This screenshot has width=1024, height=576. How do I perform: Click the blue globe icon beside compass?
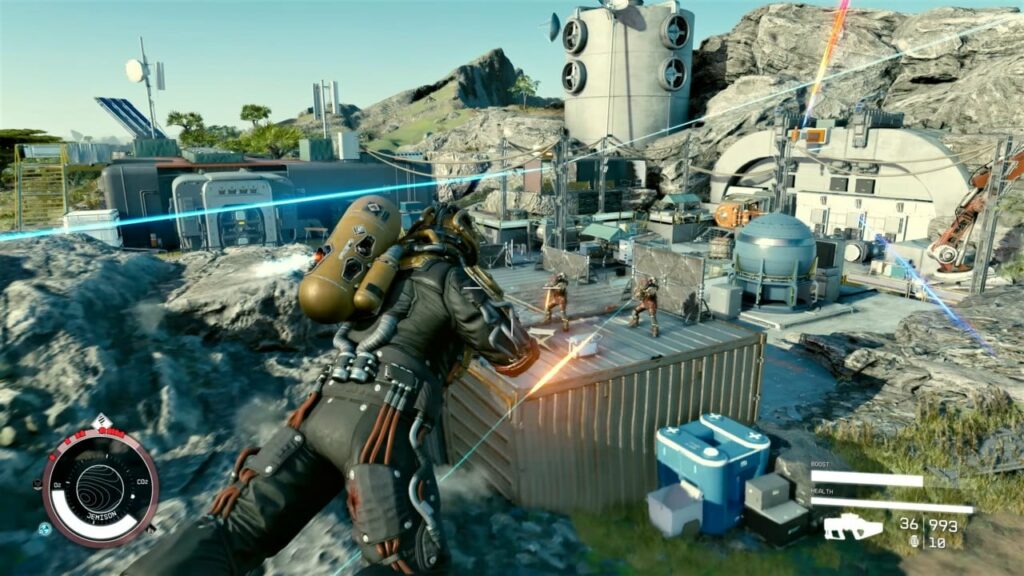45,528
